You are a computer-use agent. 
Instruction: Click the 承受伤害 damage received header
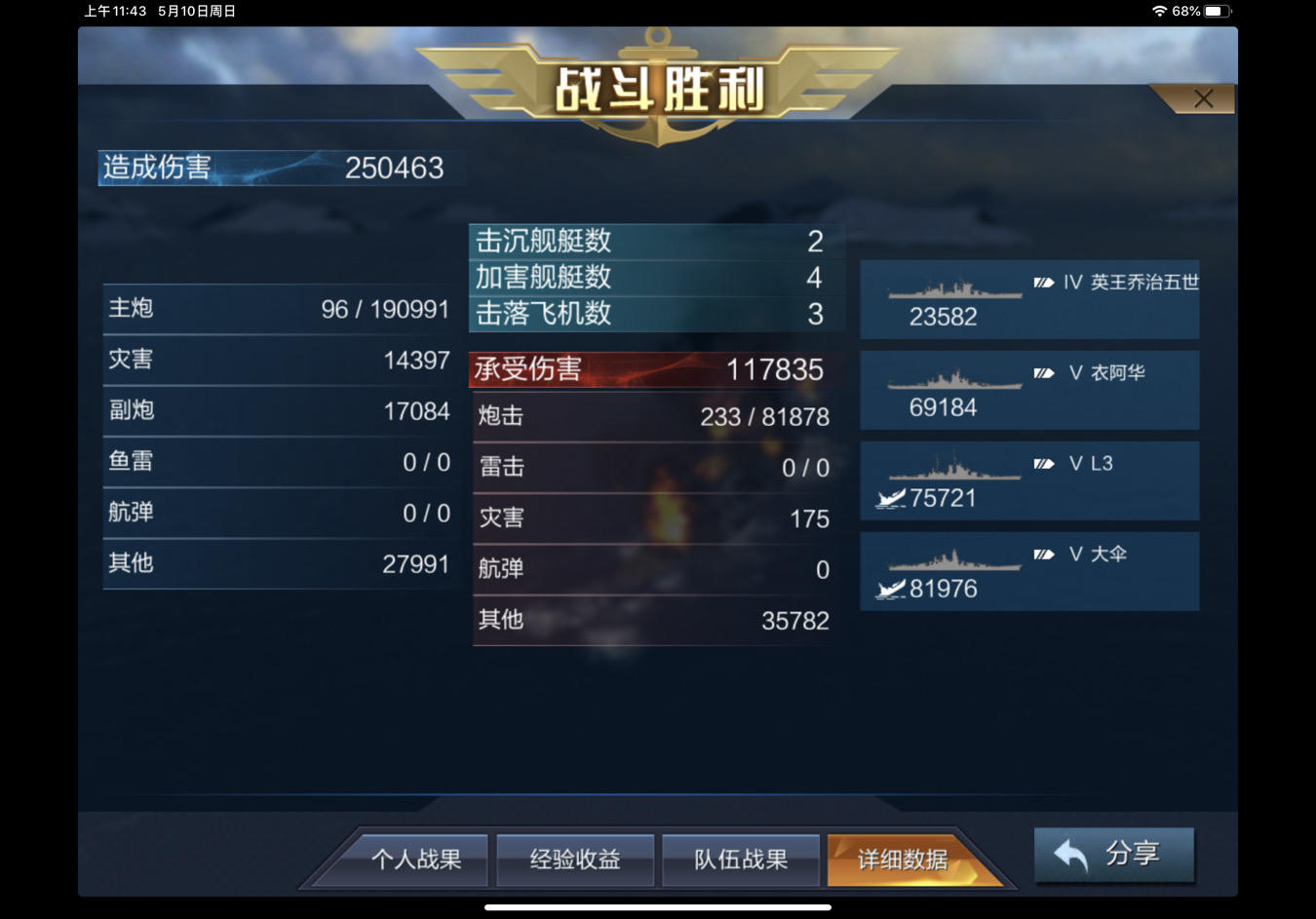pos(653,369)
